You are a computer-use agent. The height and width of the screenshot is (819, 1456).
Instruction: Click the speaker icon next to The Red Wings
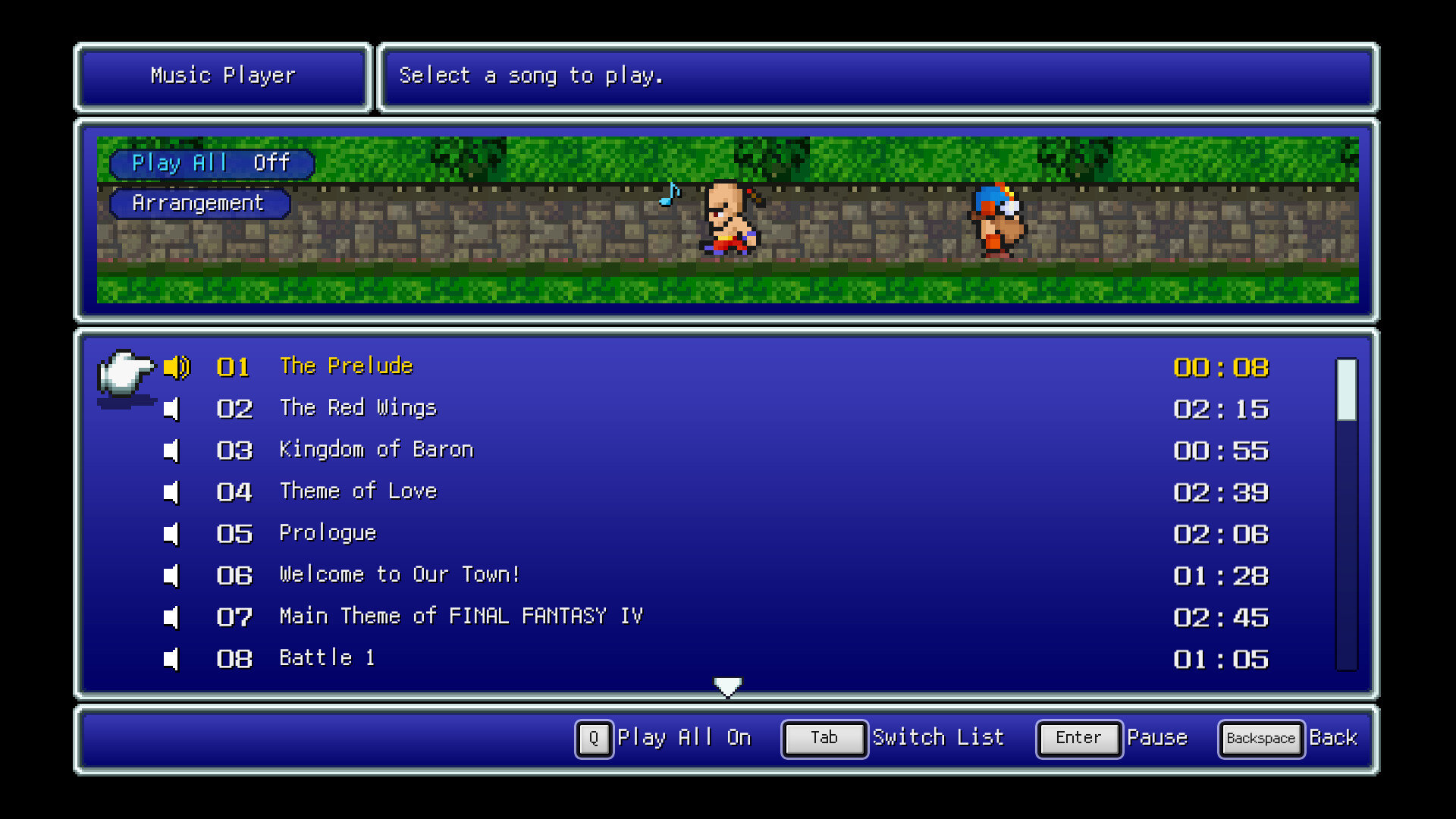[x=172, y=409]
